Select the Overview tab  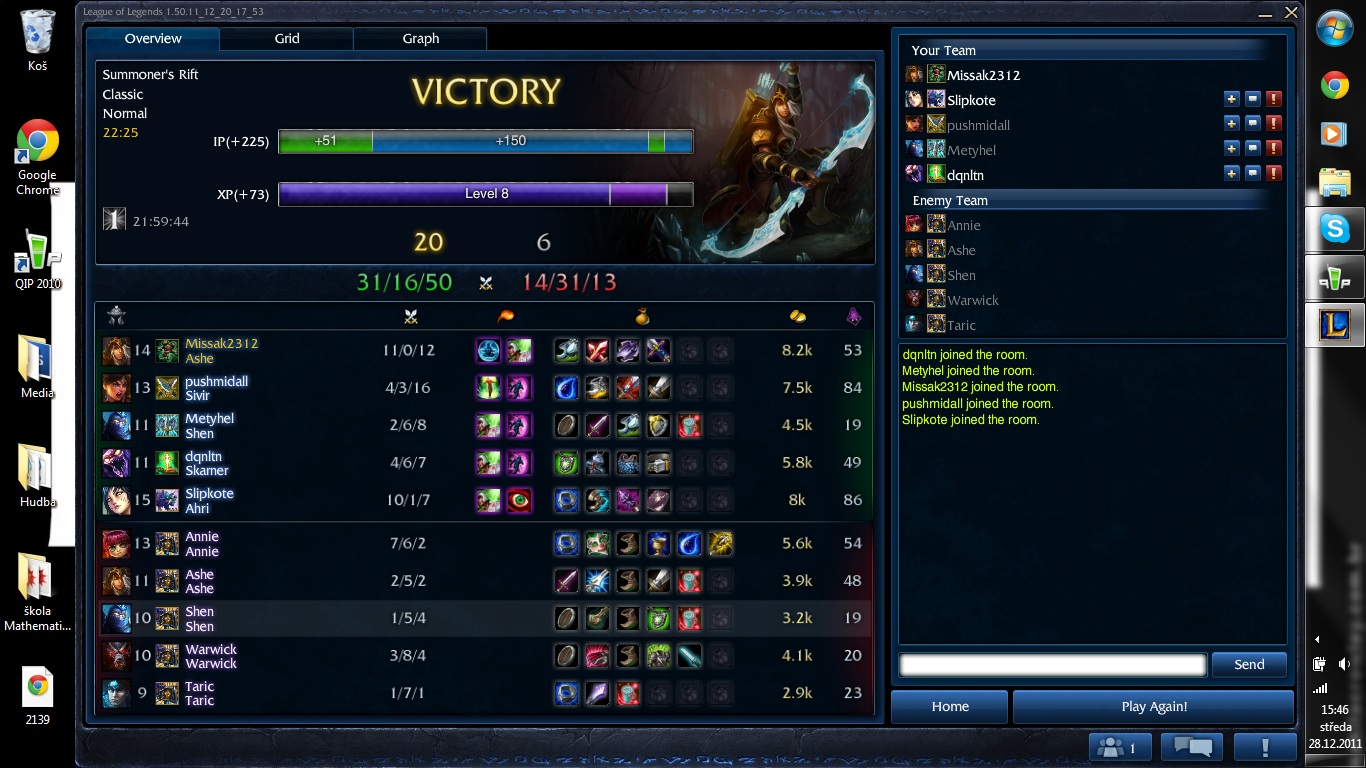pos(153,39)
